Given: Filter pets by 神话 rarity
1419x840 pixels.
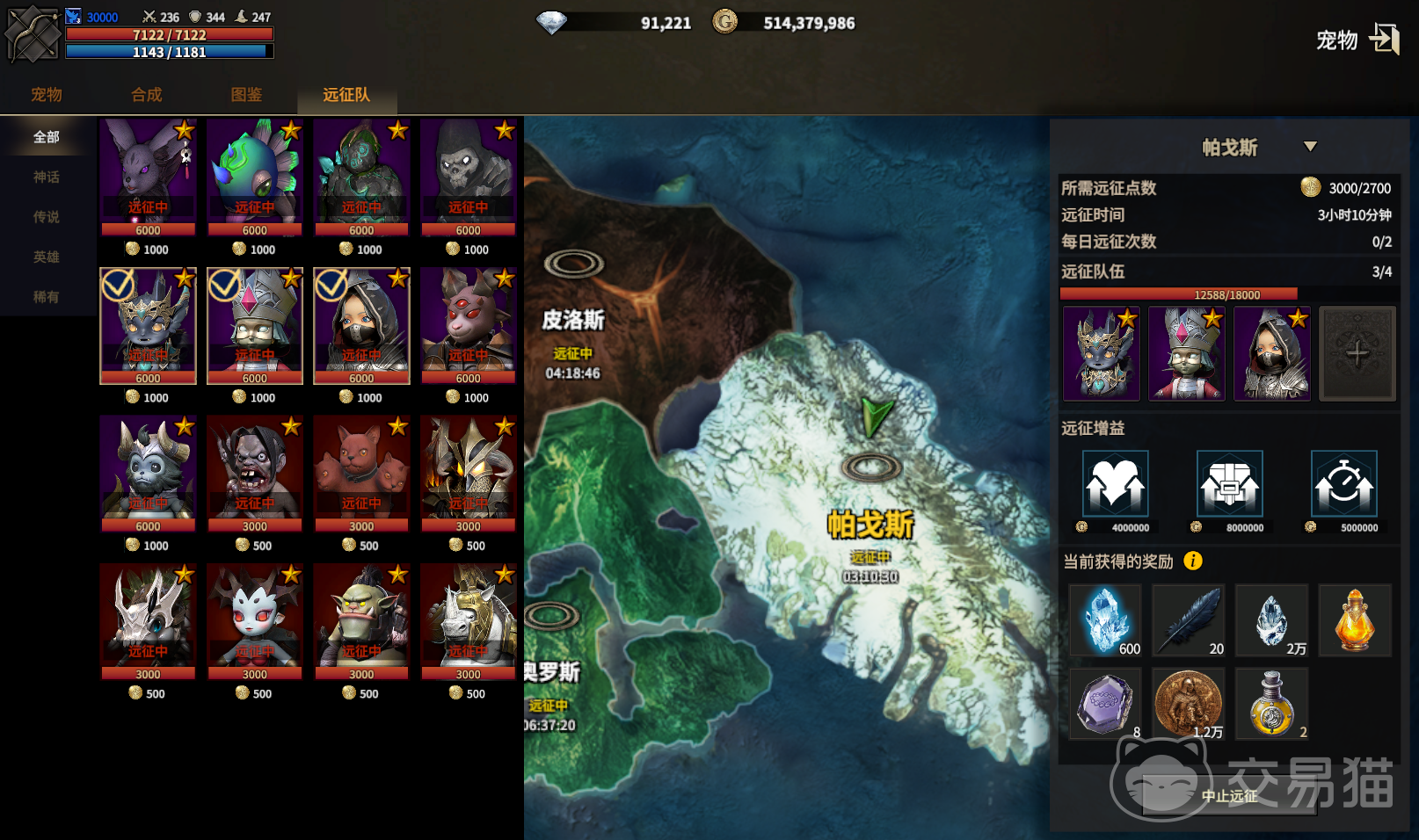Looking at the screenshot, I should click(x=47, y=177).
